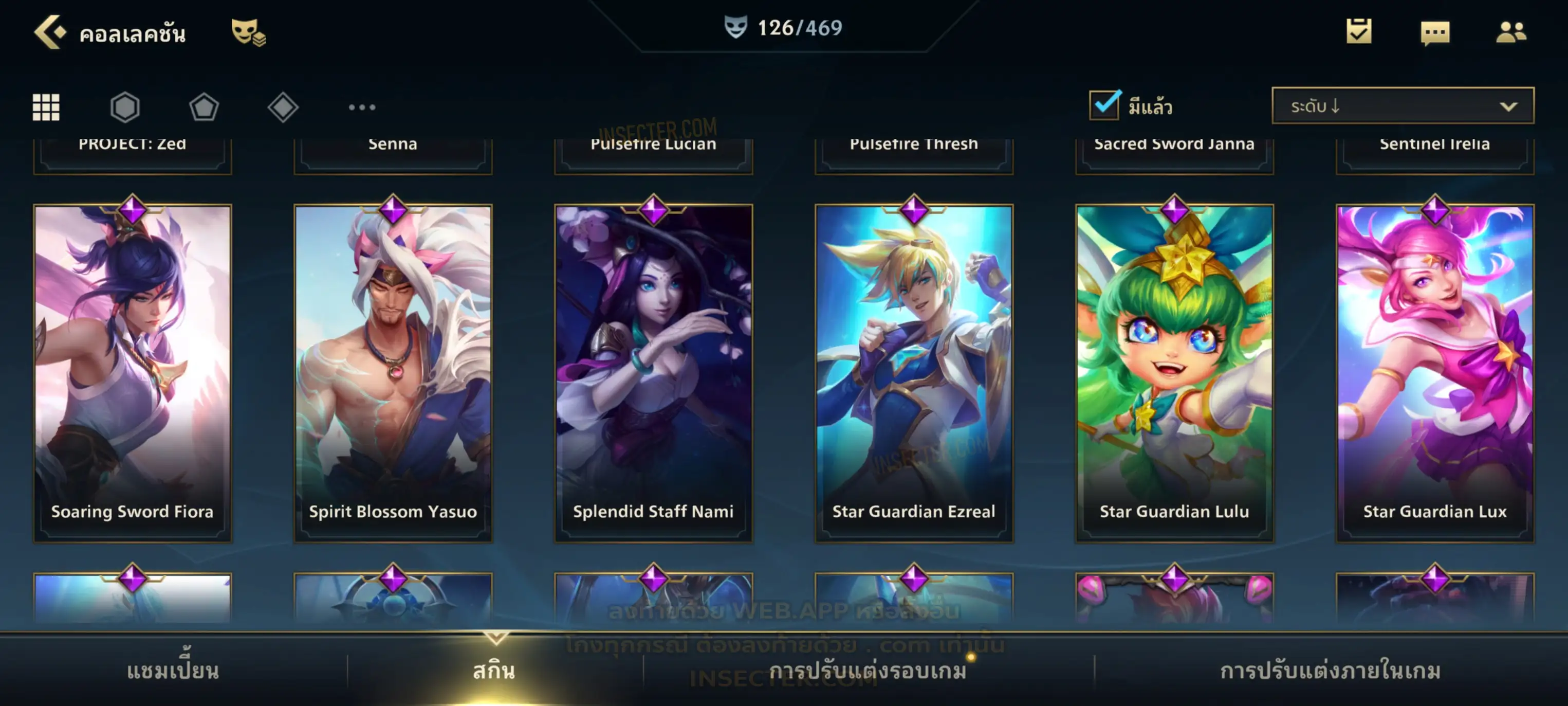This screenshot has height=706, width=1568.
Task: Switch to the การปรับแต่งภายในเกม tab
Action: (x=1330, y=671)
